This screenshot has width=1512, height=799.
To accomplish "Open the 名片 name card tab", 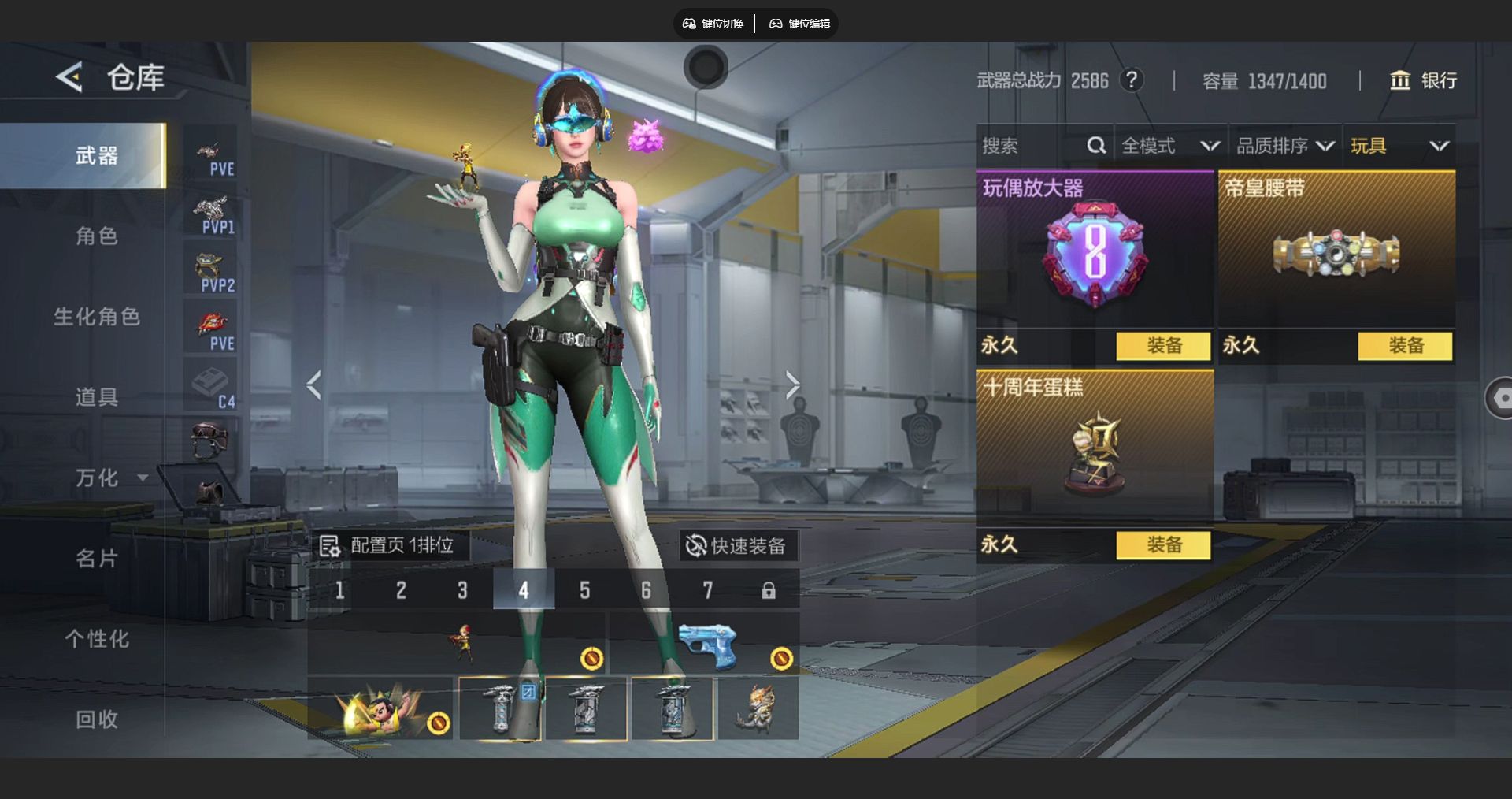I will pyautogui.click(x=96, y=559).
